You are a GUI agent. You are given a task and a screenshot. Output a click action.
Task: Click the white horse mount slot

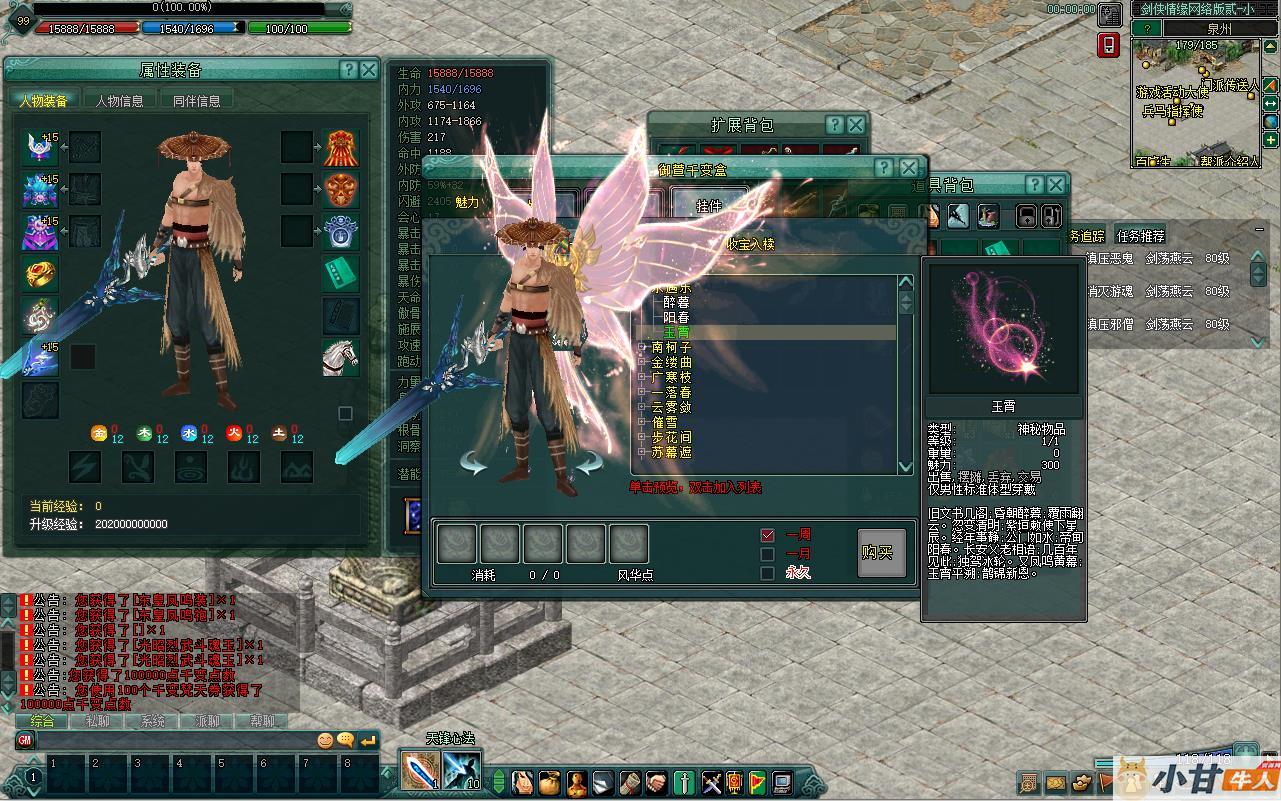[x=340, y=357]
